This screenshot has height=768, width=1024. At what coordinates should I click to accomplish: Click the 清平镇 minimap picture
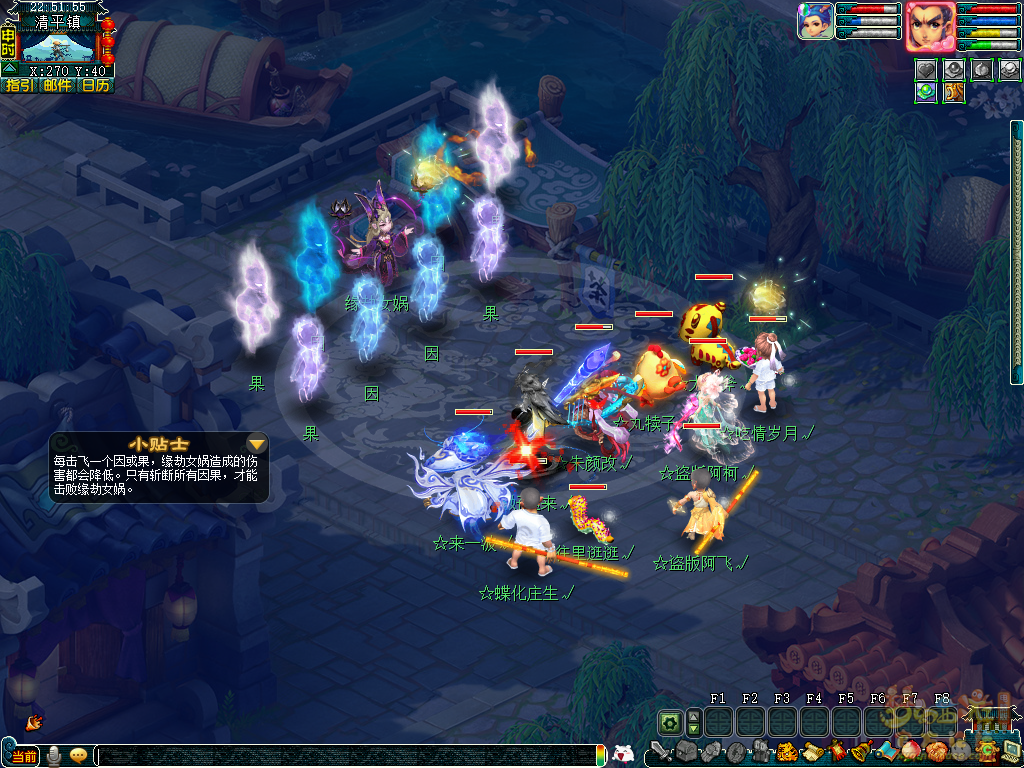click(x=58, y=47)
